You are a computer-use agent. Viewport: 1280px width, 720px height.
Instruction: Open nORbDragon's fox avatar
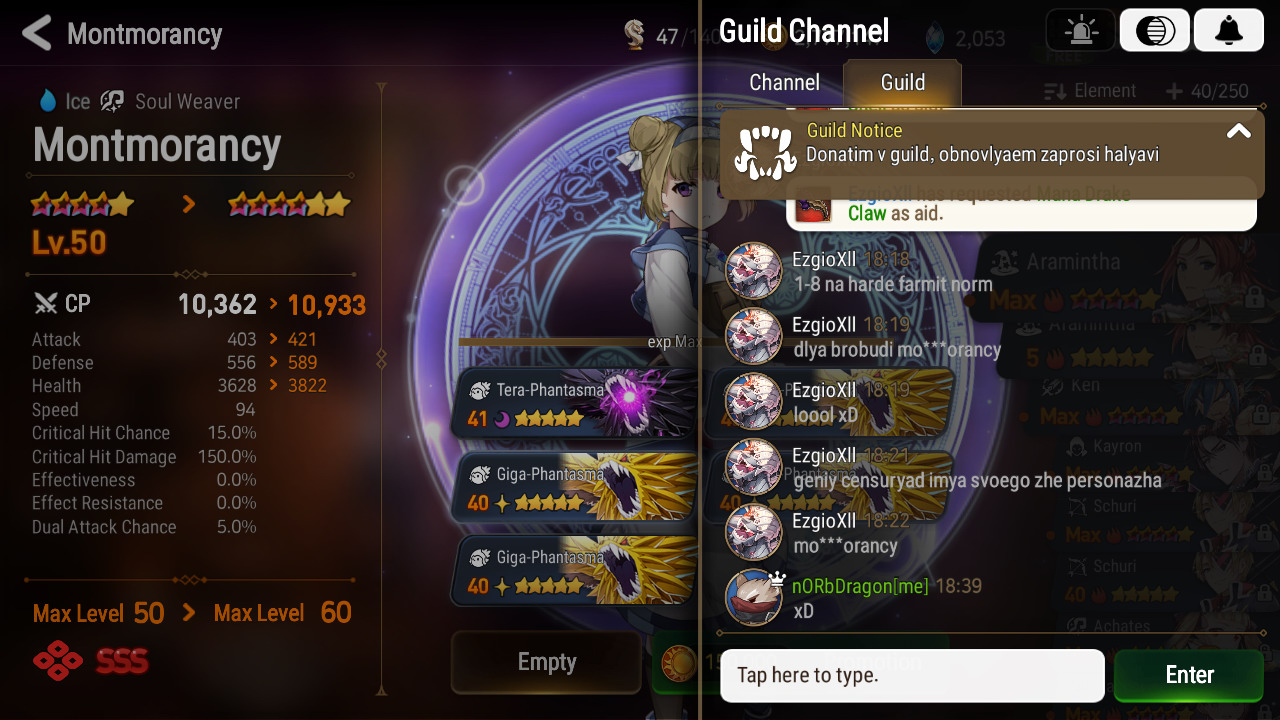(753, 597)
